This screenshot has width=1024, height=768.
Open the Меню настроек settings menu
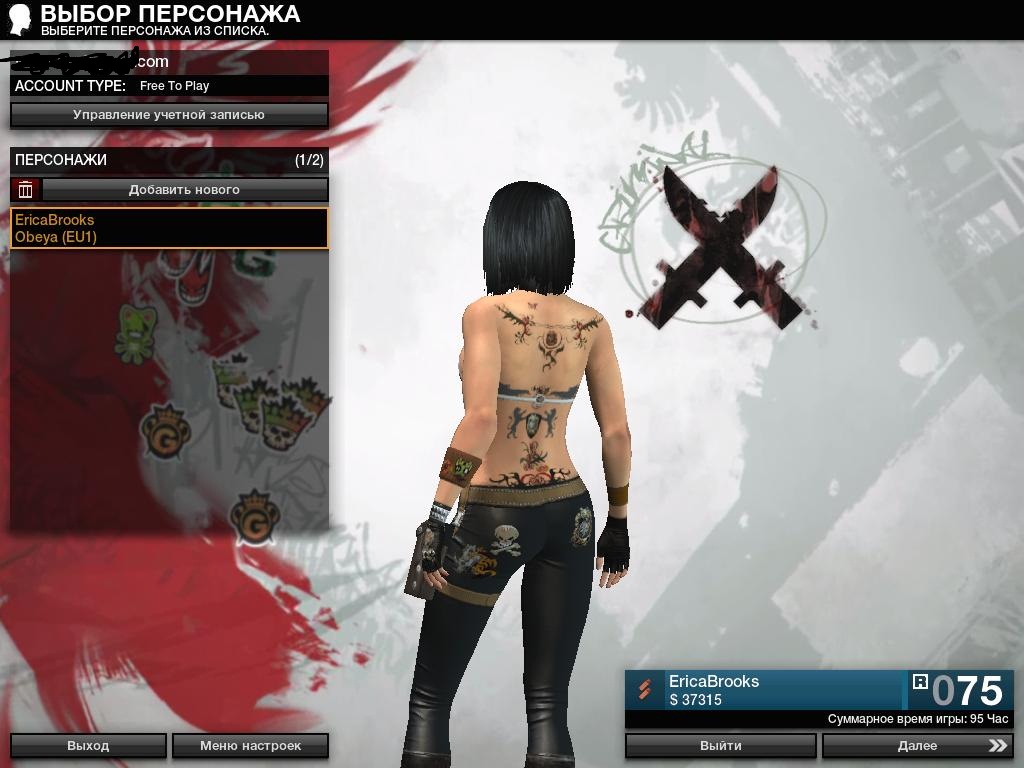[250, 745]
